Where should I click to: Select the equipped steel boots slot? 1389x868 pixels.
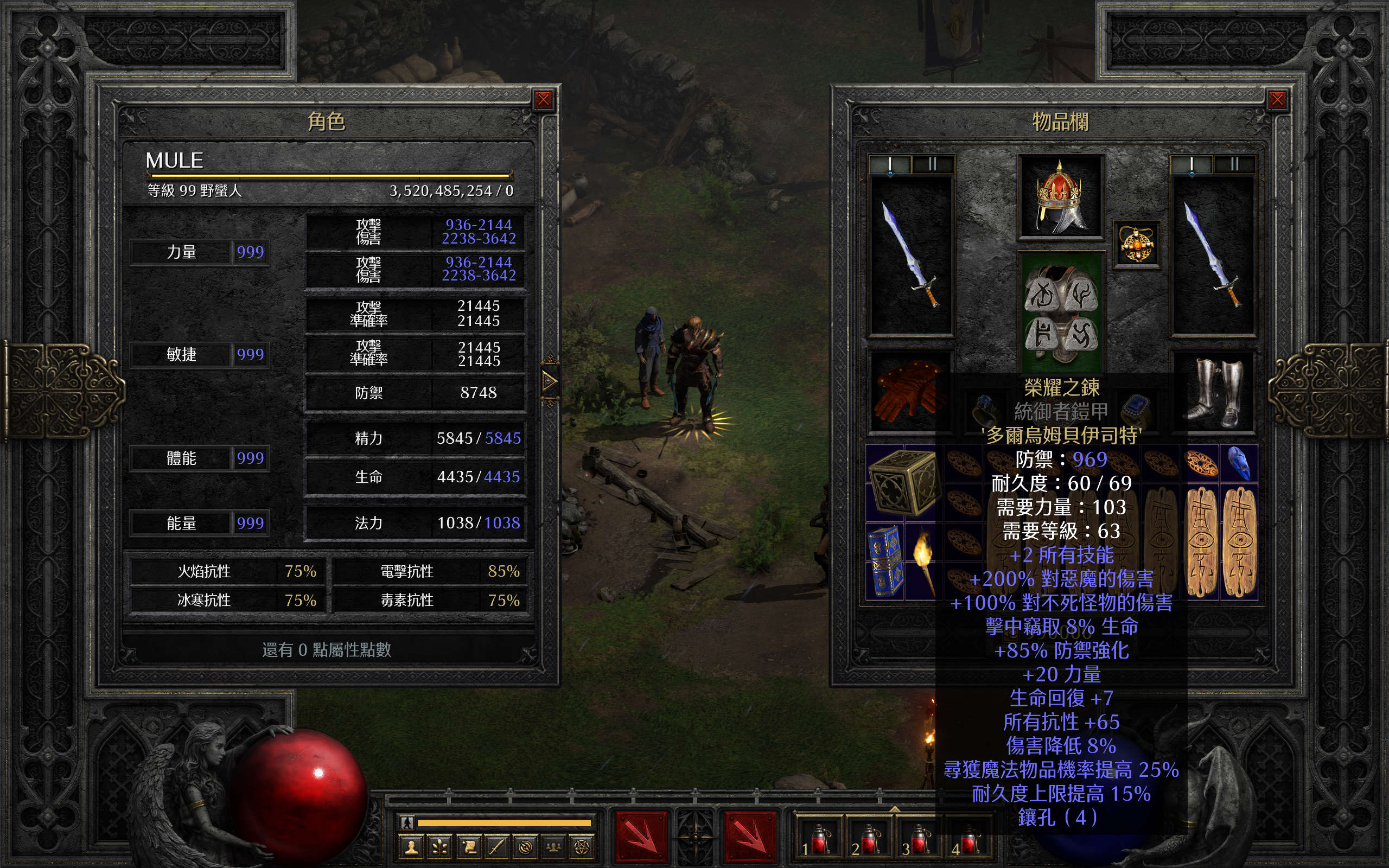click(x=1214, y=392)
